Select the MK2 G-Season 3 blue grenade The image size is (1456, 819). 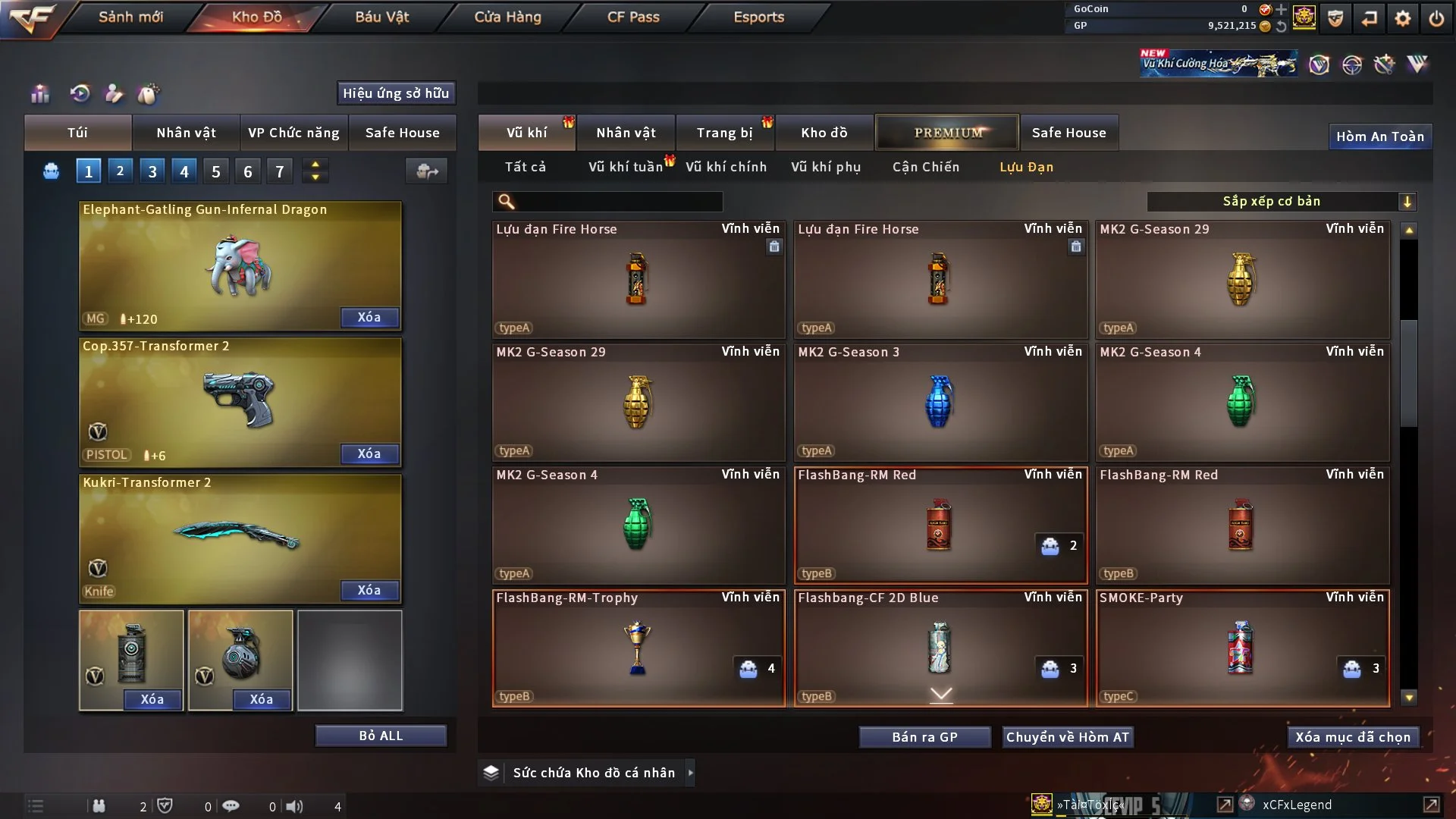(940, 403)
